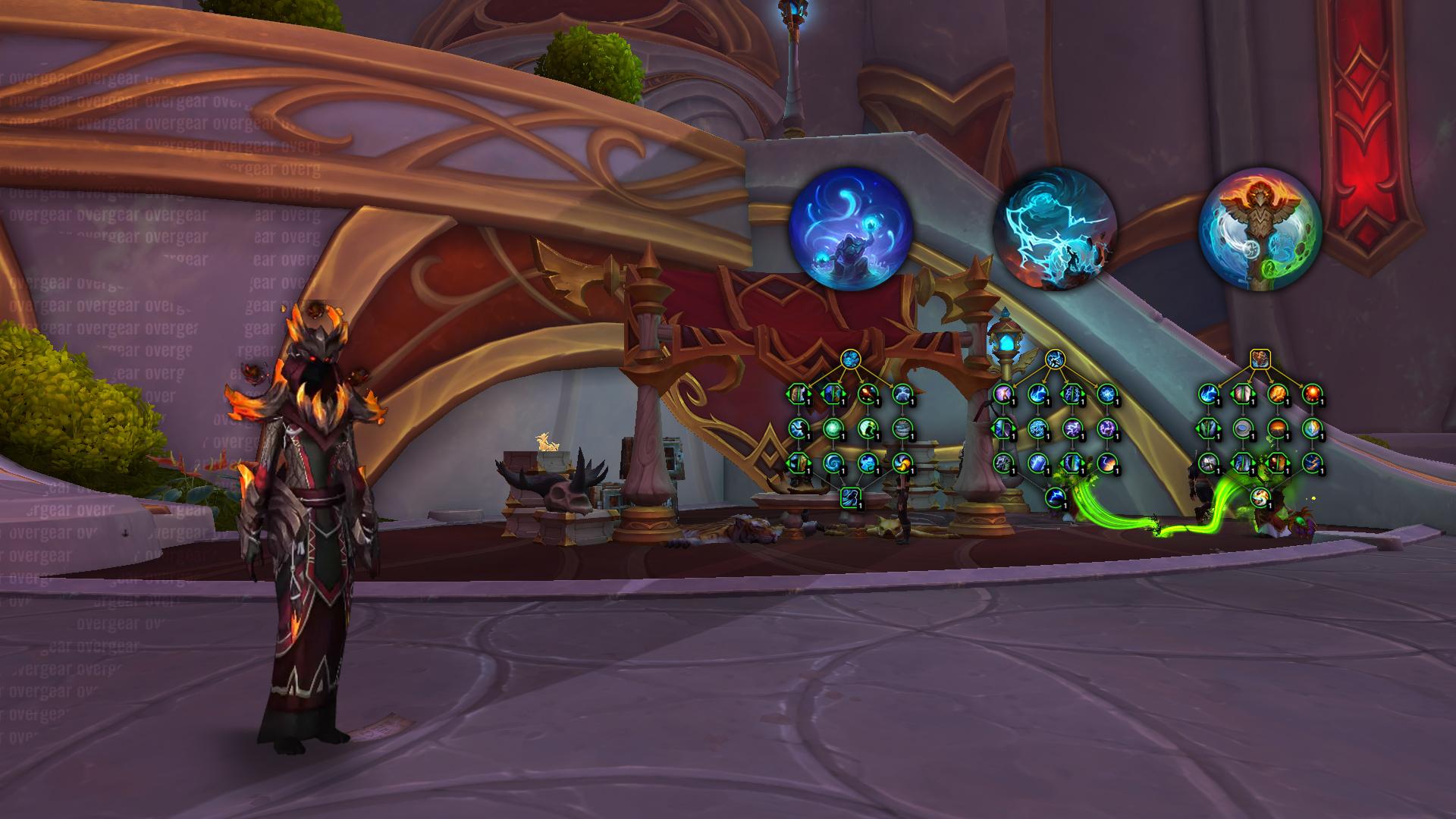The height and width of the screenshot is (819, 1456).
Task: Select the blue spirit caller hero tree emblem
Action: 850,228
